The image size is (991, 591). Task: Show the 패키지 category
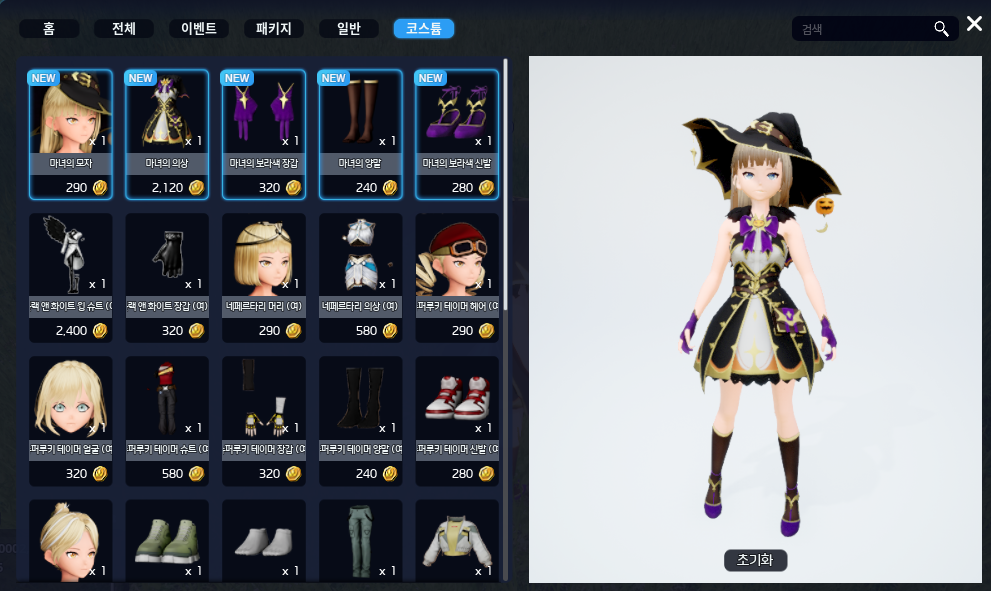[273, 28]
